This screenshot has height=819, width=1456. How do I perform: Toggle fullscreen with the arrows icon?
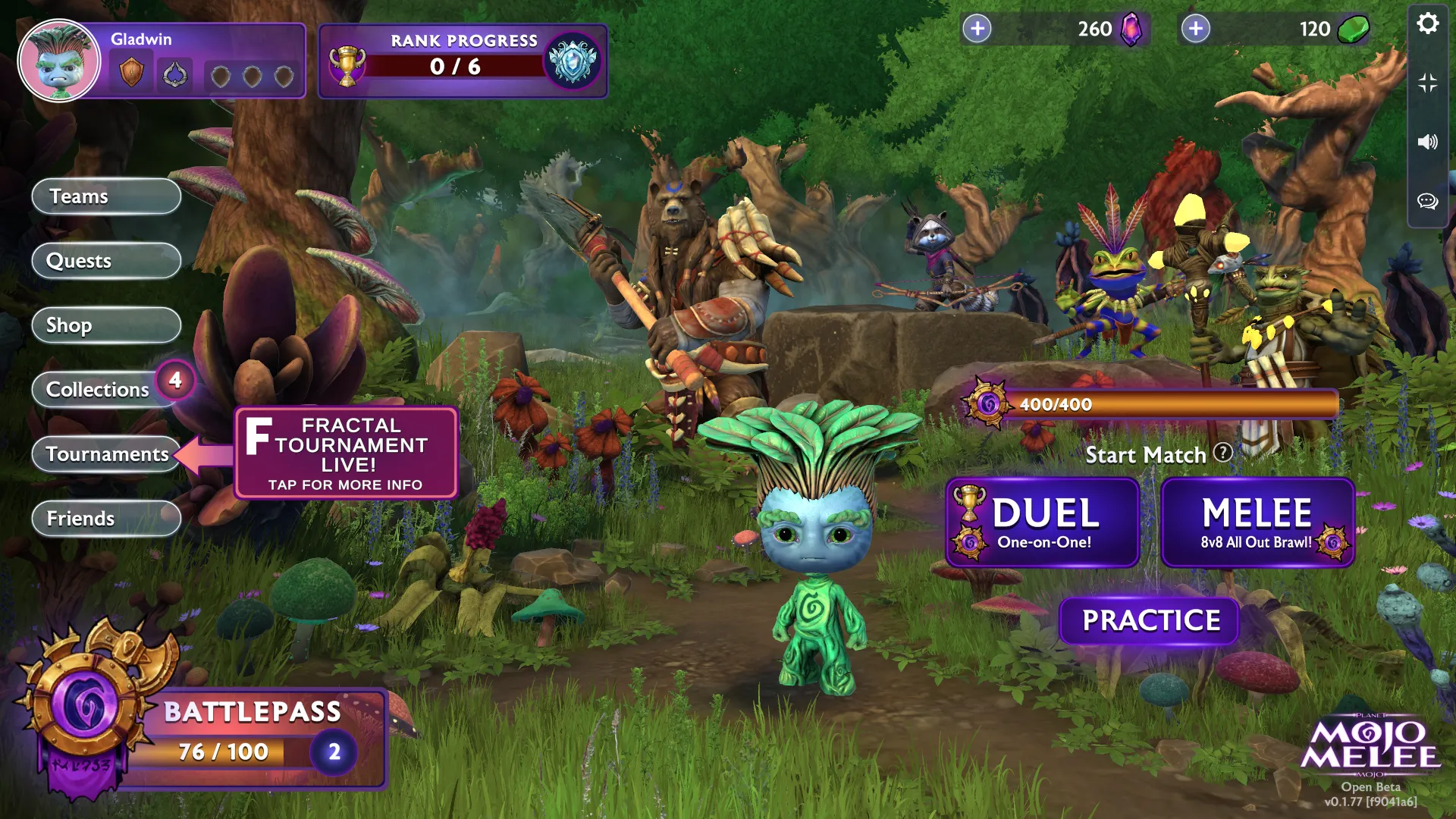(1427, 83)
